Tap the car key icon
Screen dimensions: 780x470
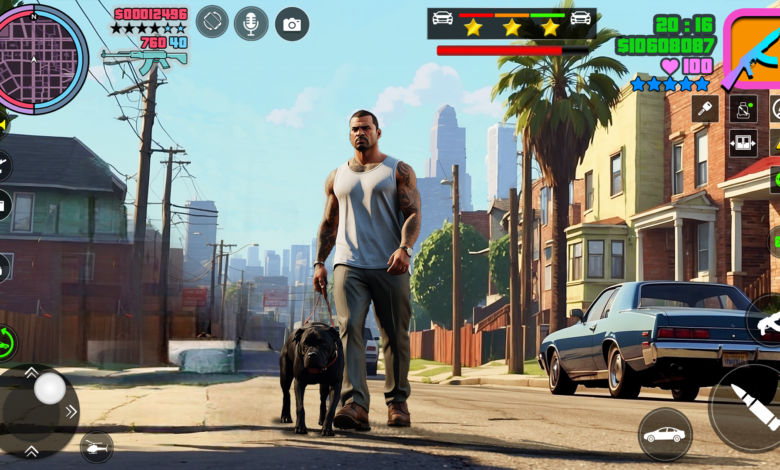(705, 108)
